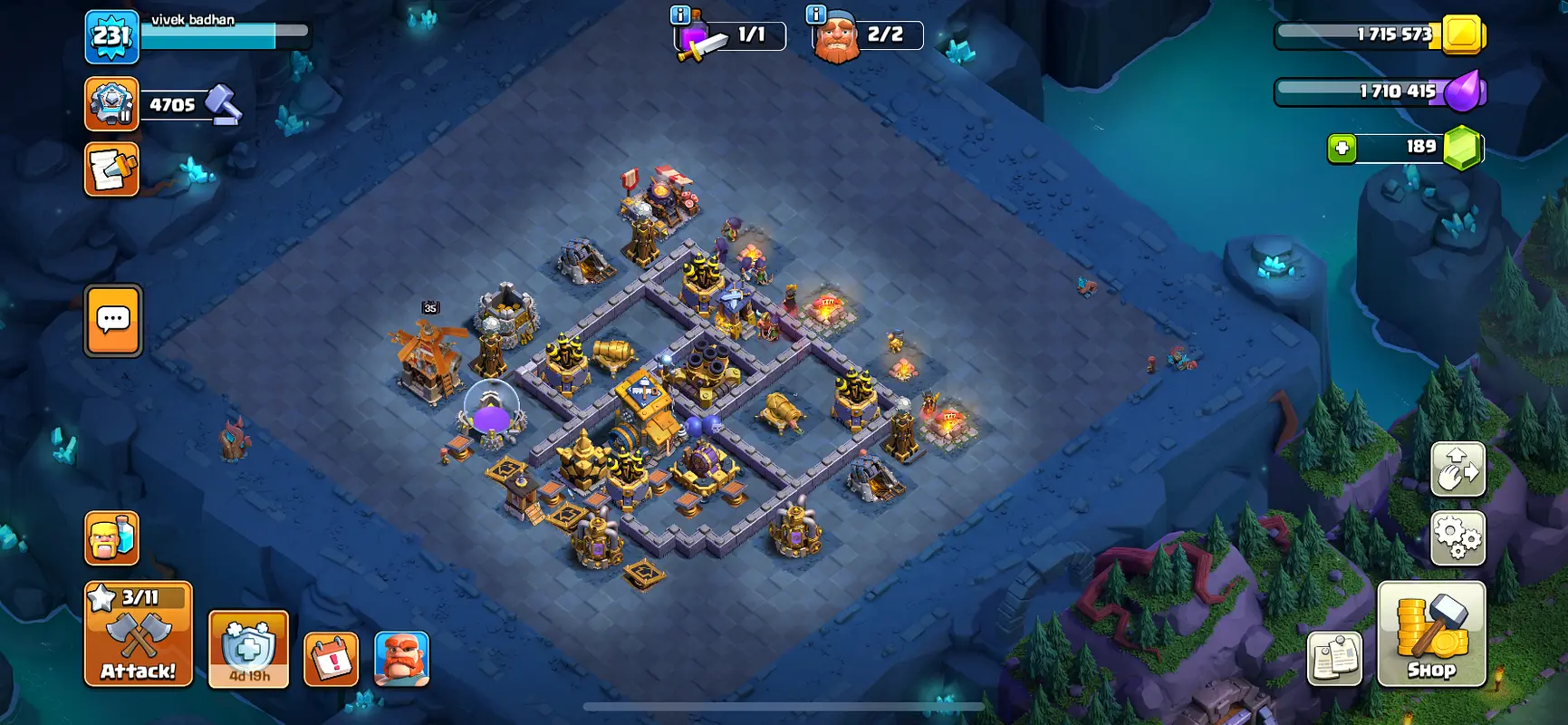
Task: Activate the hand with arrows edit button
Action: (1457, 469)
